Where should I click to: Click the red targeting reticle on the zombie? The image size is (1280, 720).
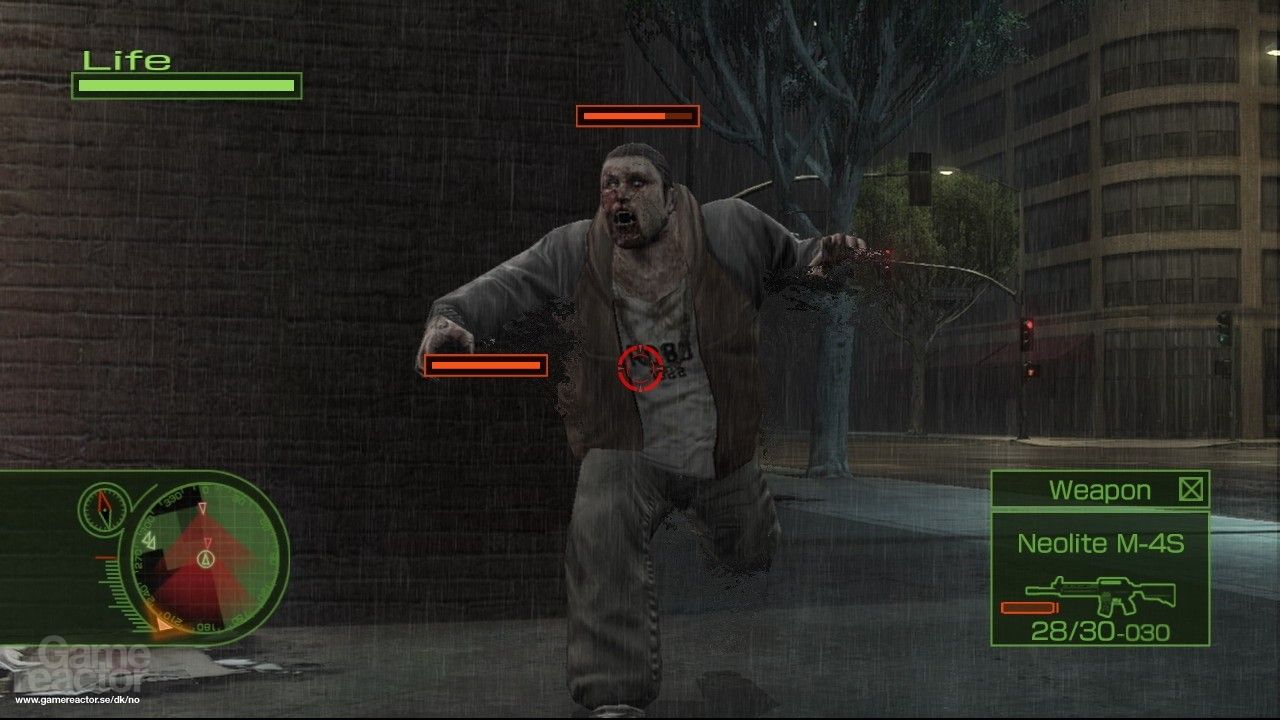640,369
